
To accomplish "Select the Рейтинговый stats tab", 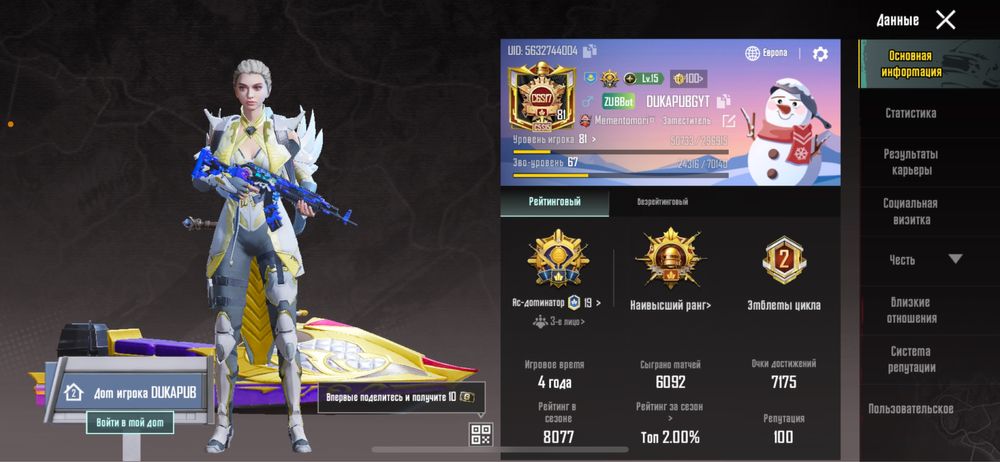I will pos(554,202).
